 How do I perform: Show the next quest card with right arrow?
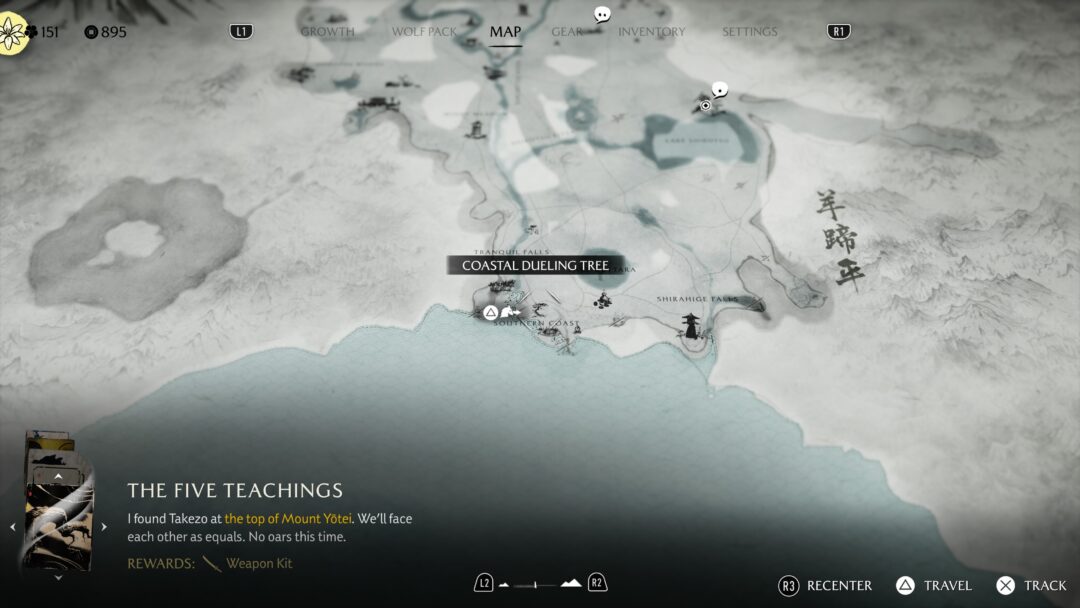click(x=104, y=527)
